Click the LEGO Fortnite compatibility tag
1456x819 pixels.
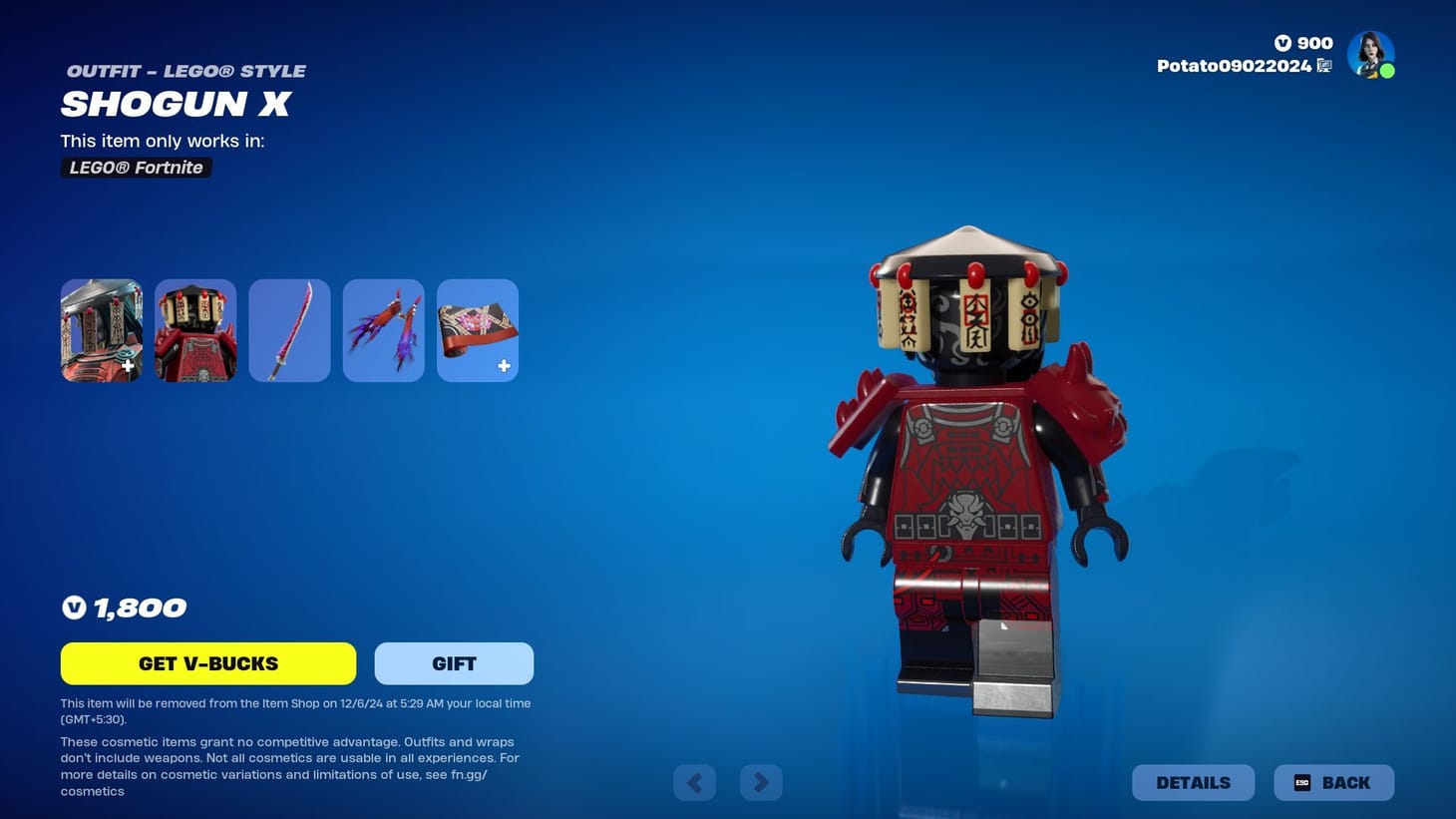[x=135, y=167]
